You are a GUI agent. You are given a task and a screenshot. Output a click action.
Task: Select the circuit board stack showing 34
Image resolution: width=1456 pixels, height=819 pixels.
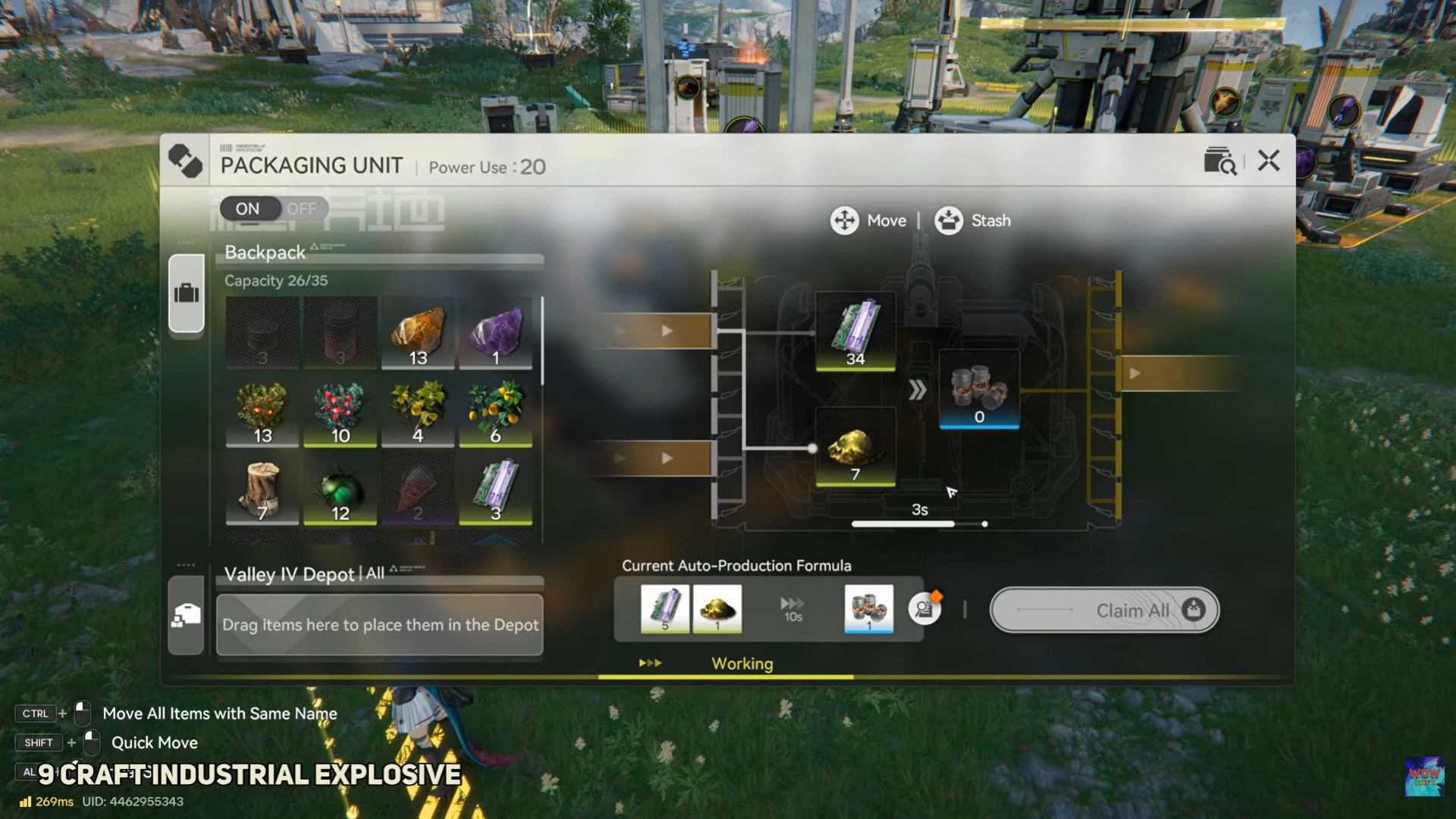855,331
